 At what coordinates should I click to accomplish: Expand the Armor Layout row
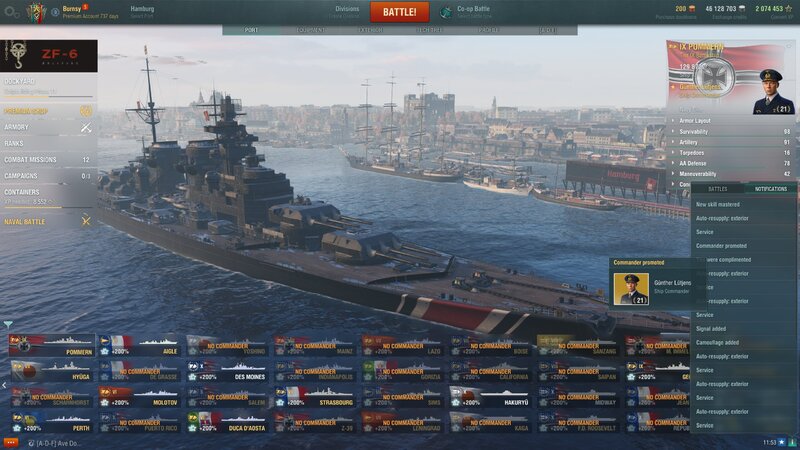(x=700, y=120)
